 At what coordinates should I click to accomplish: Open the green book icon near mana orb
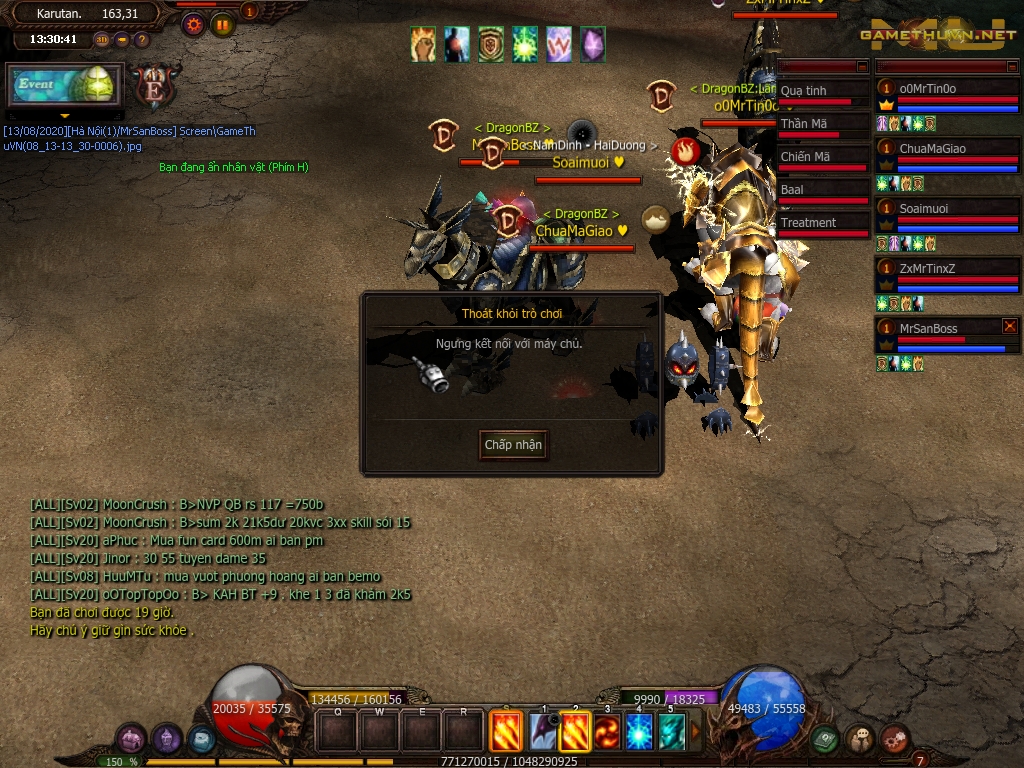pos(825,740)
